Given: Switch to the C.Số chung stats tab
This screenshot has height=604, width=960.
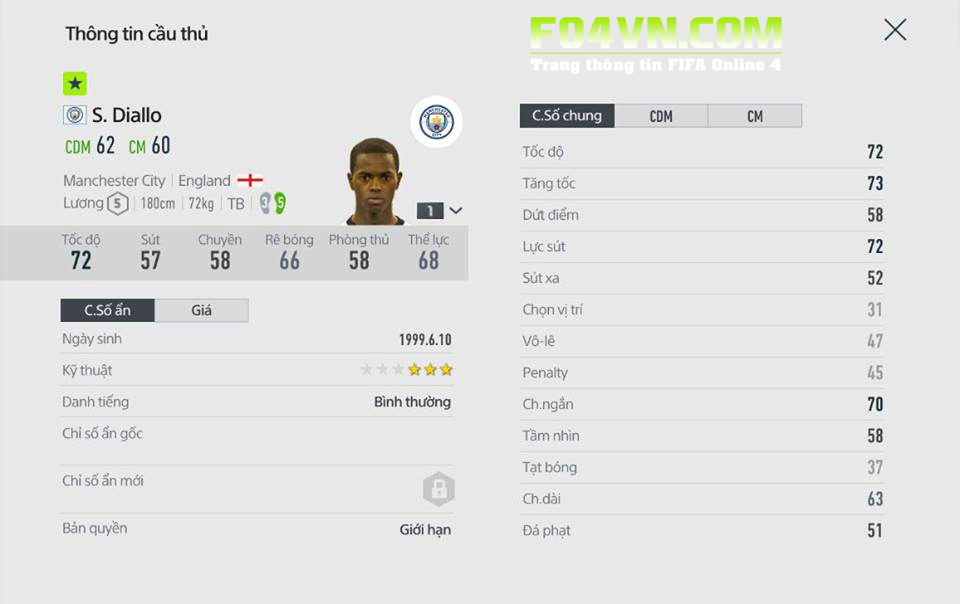Looking at the screenshot, I should pyautogui.click(x=567, y=116).
